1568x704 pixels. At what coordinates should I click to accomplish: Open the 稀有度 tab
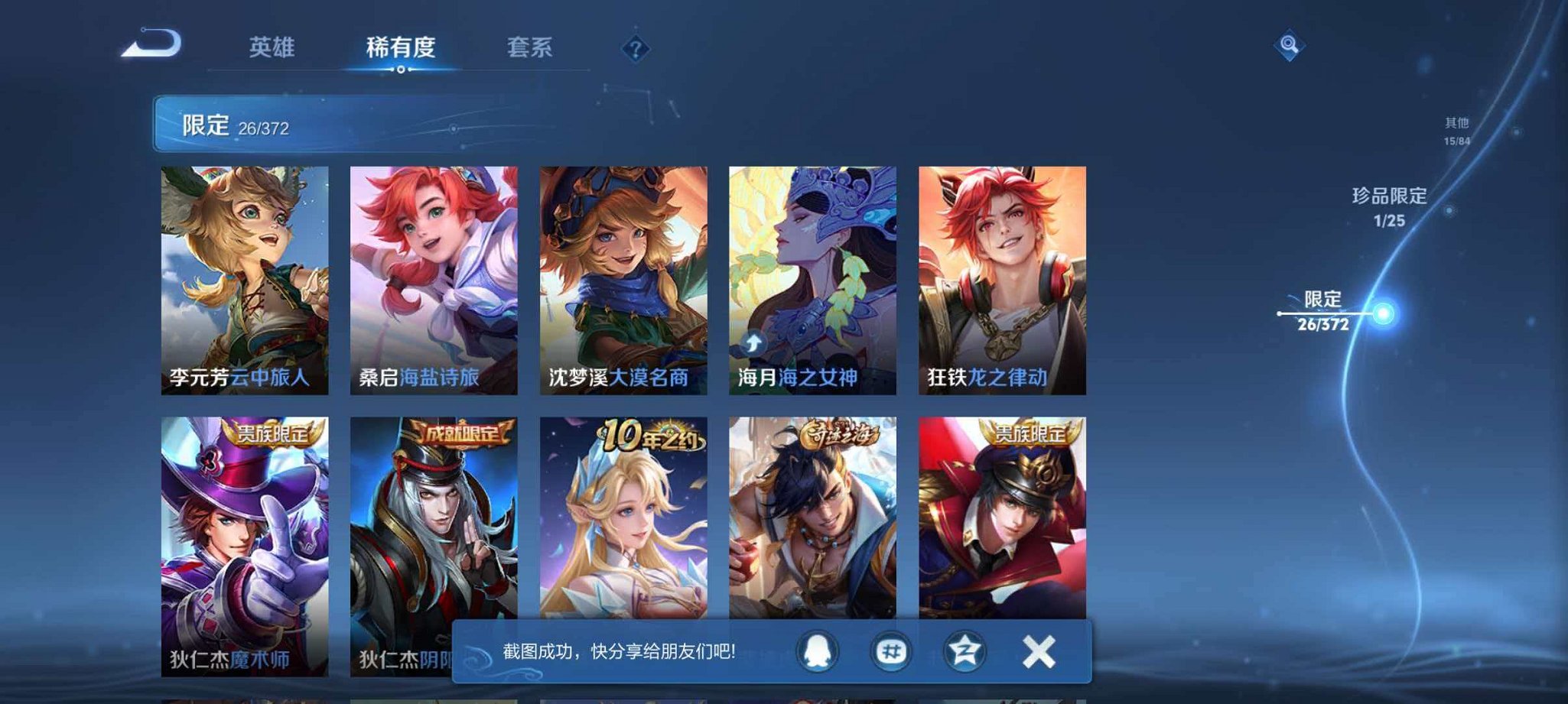pos(403,47)
